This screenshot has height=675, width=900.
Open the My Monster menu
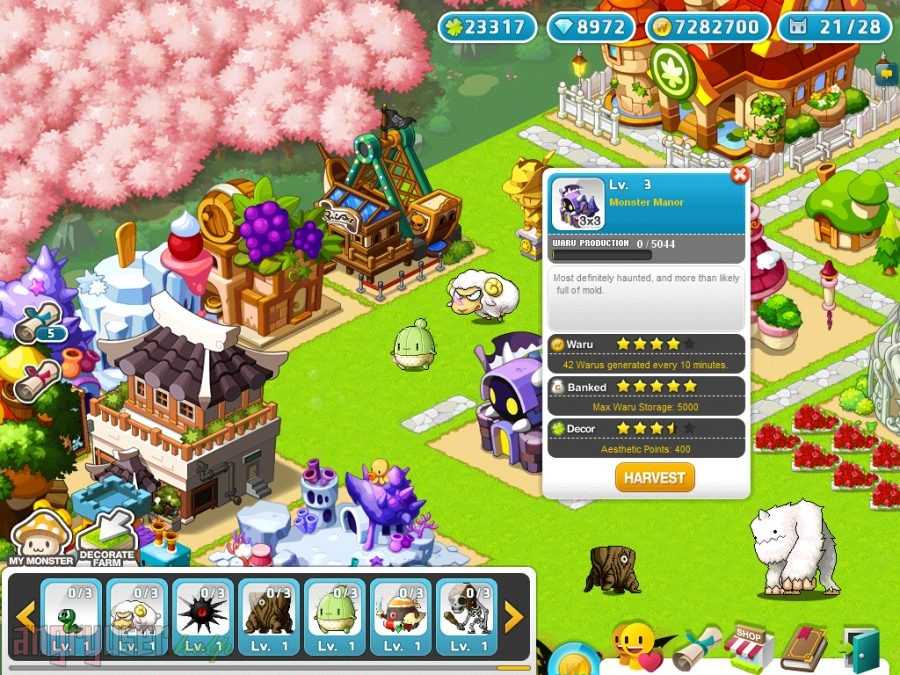pyautogui.click(x=40, y=537)
